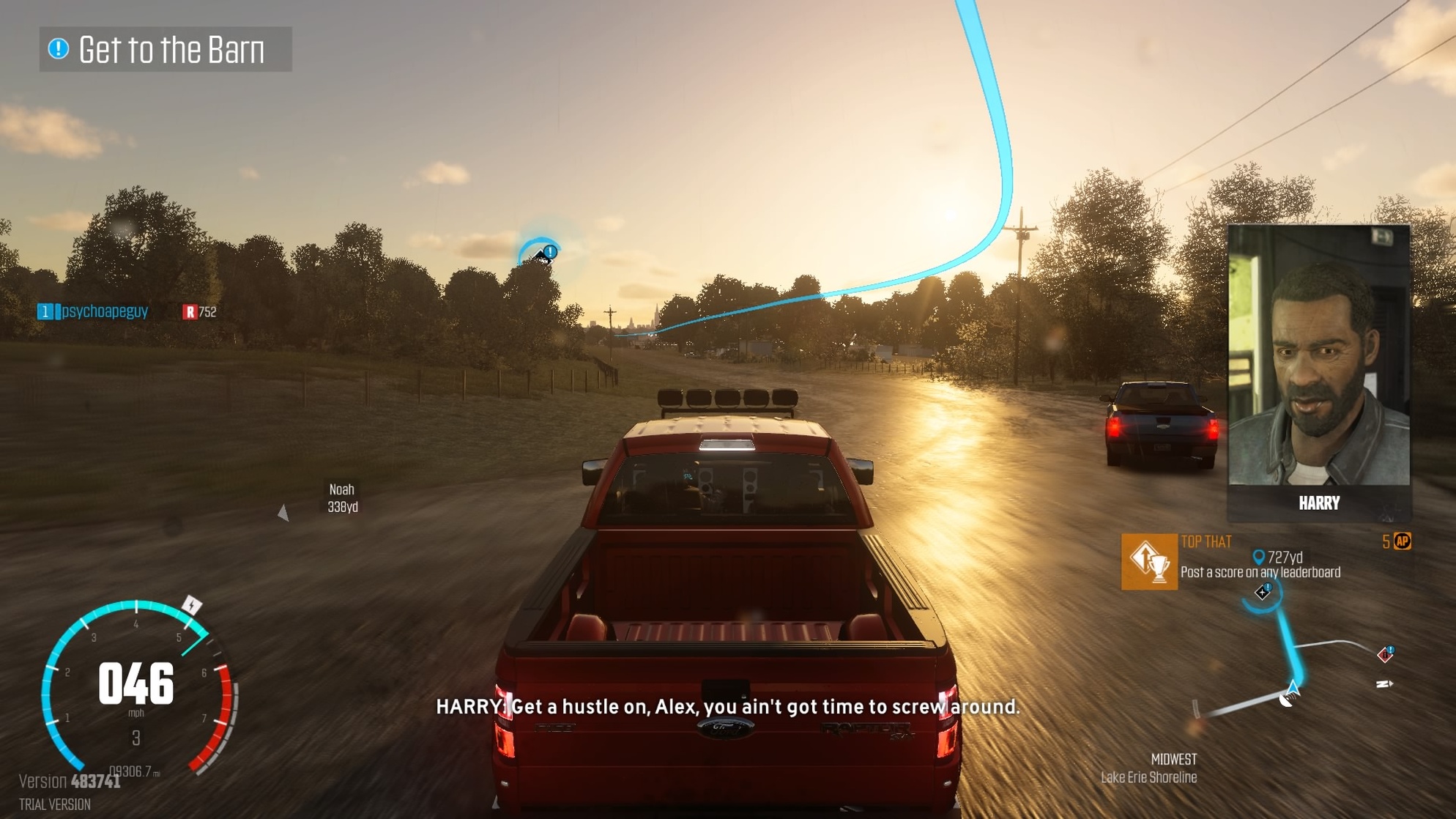The width and height of the screenshot is (1456, 819).
Task: Click the Noah 338yd distance marker
Action: coord(342,498)
